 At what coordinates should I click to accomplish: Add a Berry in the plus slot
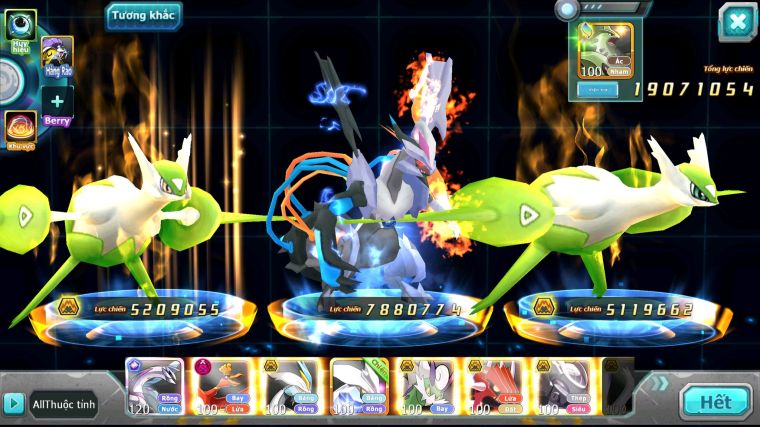click(57, 102)
